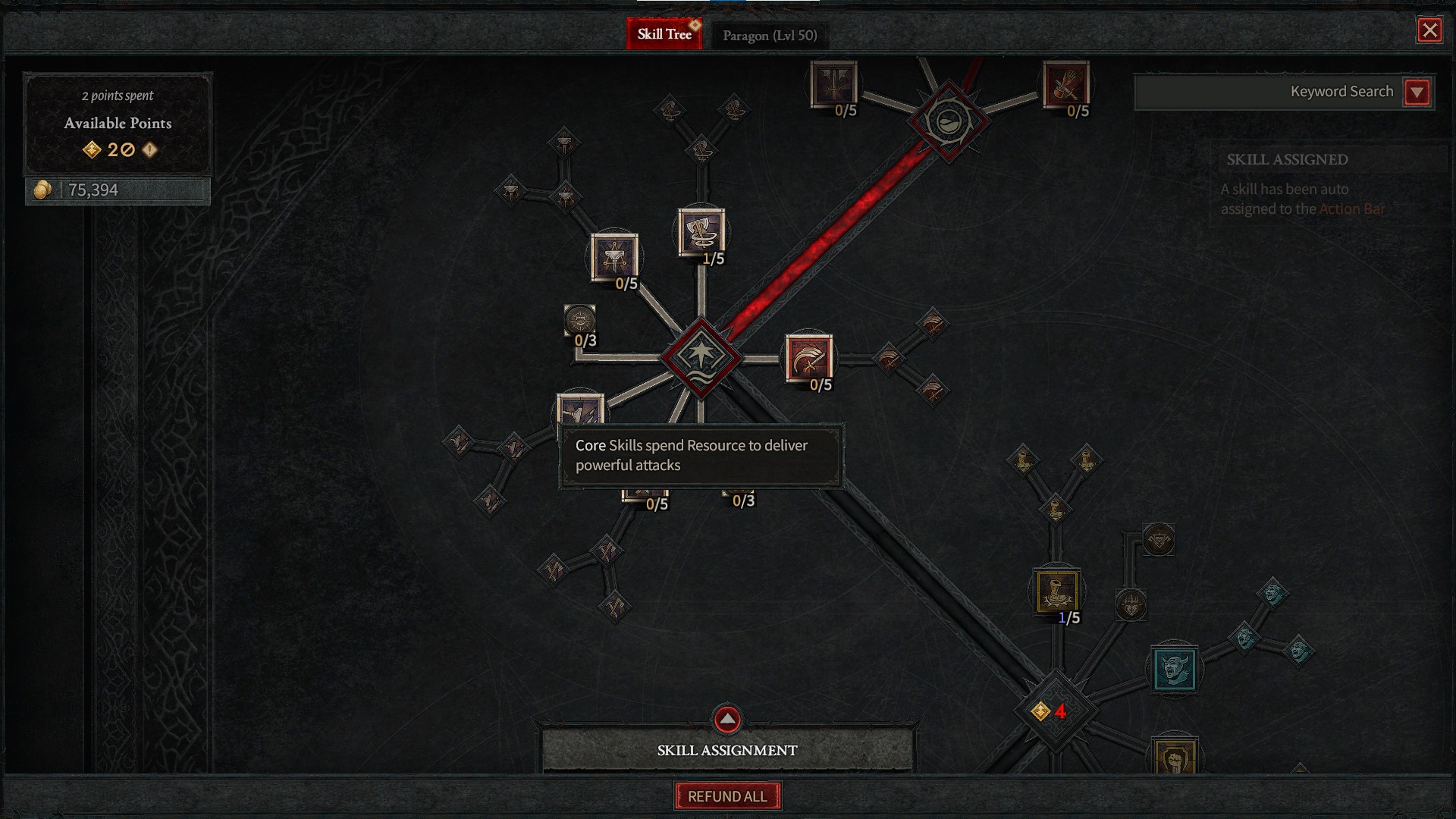Select the round passive node showing 0/3
The height and width of the screenshot is (819, 1456).
pyautogui.click(x=580, y=321)
